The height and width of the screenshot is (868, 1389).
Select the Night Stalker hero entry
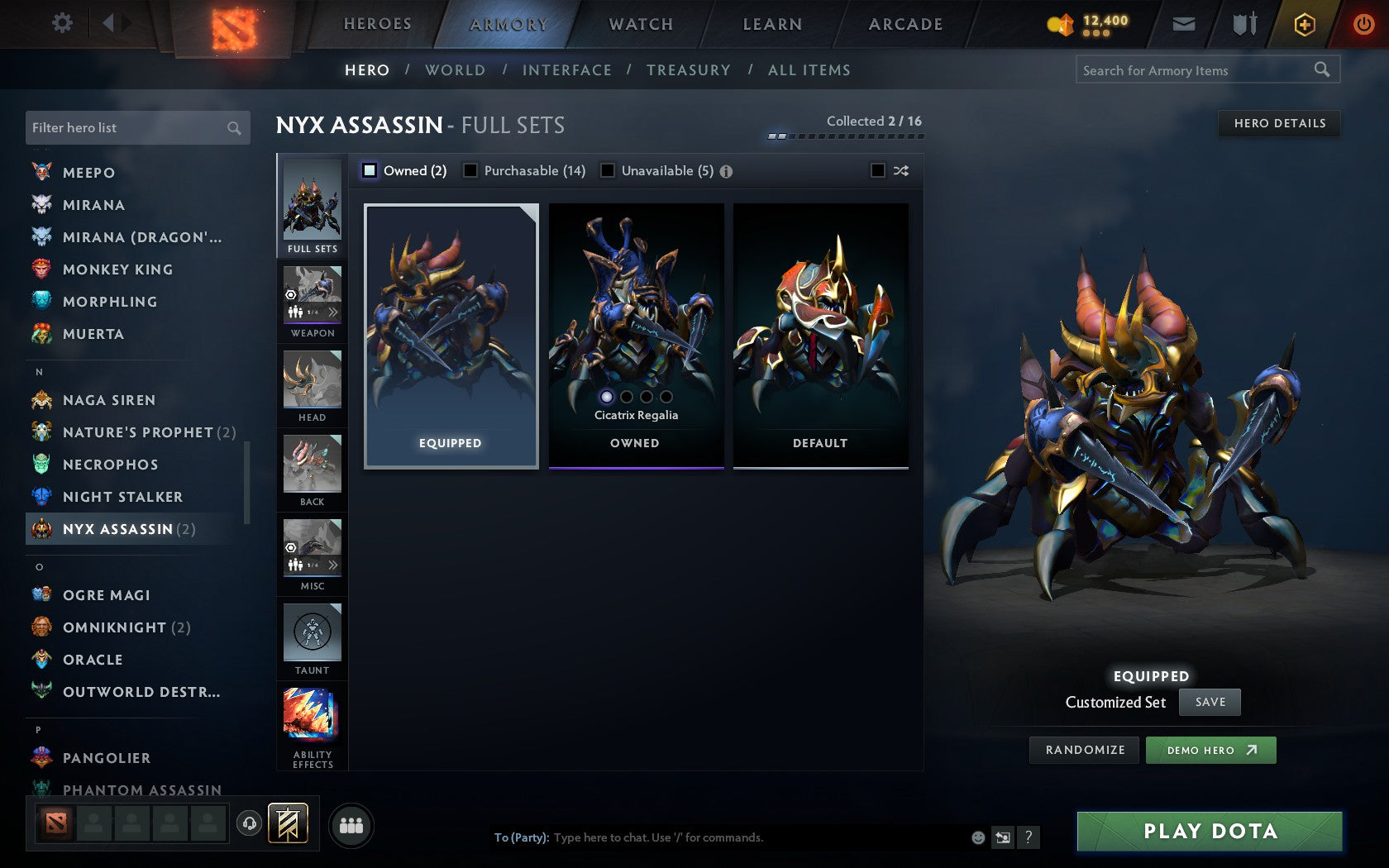[122, 497]
